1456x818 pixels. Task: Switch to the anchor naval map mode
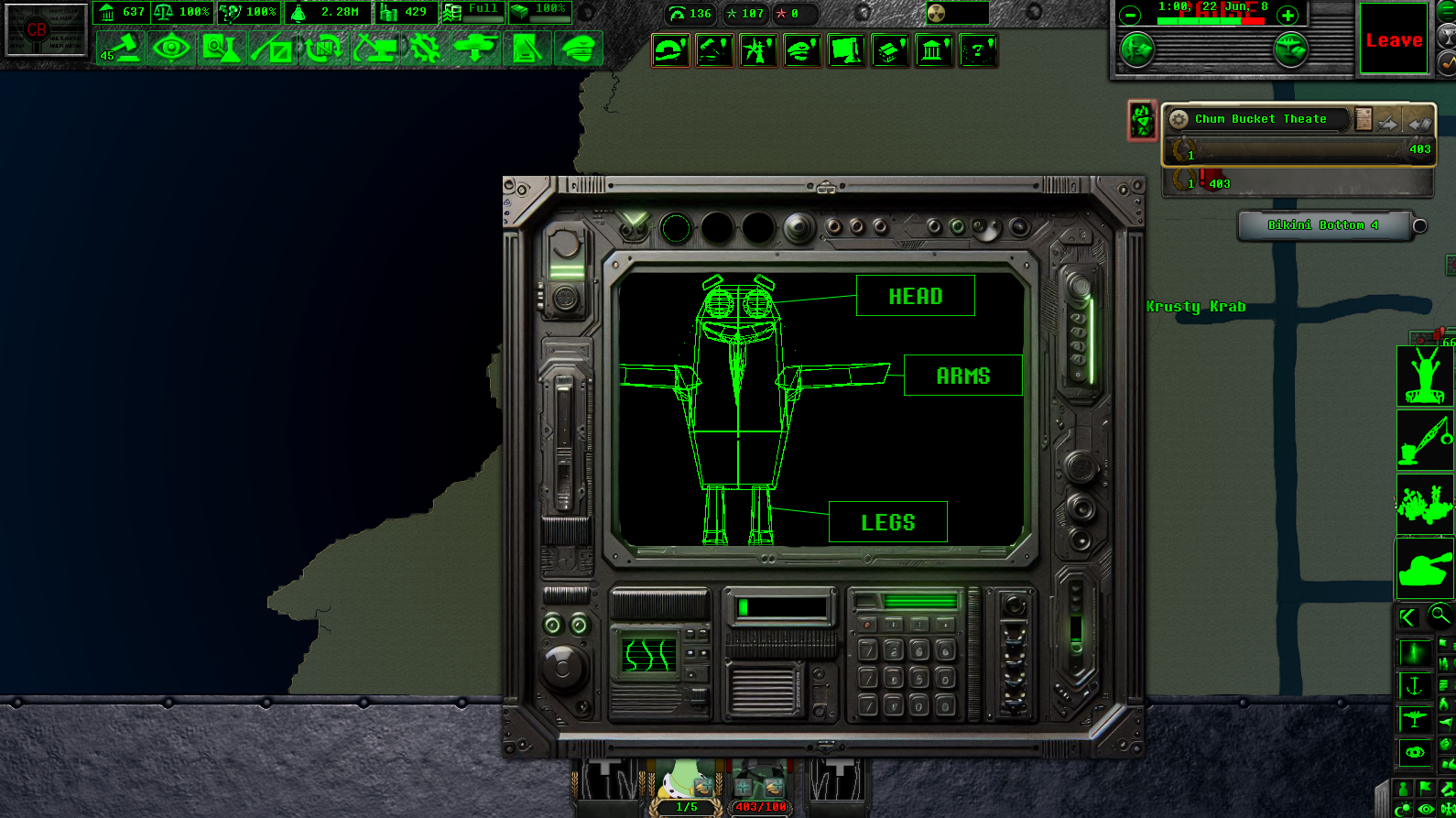click(1414, 685)
